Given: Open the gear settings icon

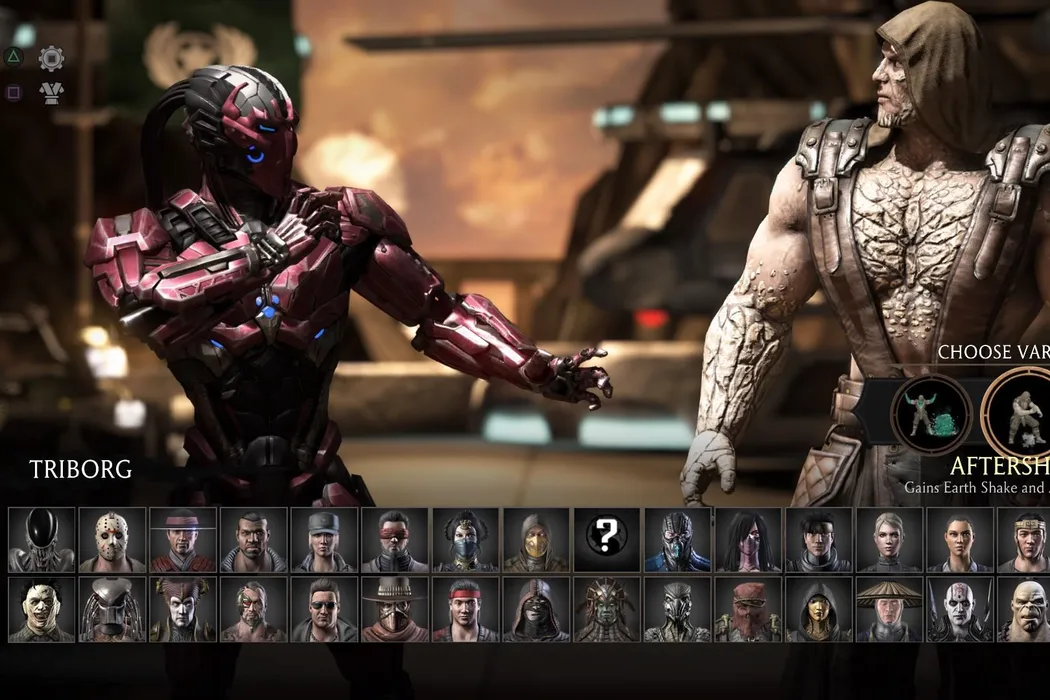Looking at the screenshot, I should tap(51, 59).
